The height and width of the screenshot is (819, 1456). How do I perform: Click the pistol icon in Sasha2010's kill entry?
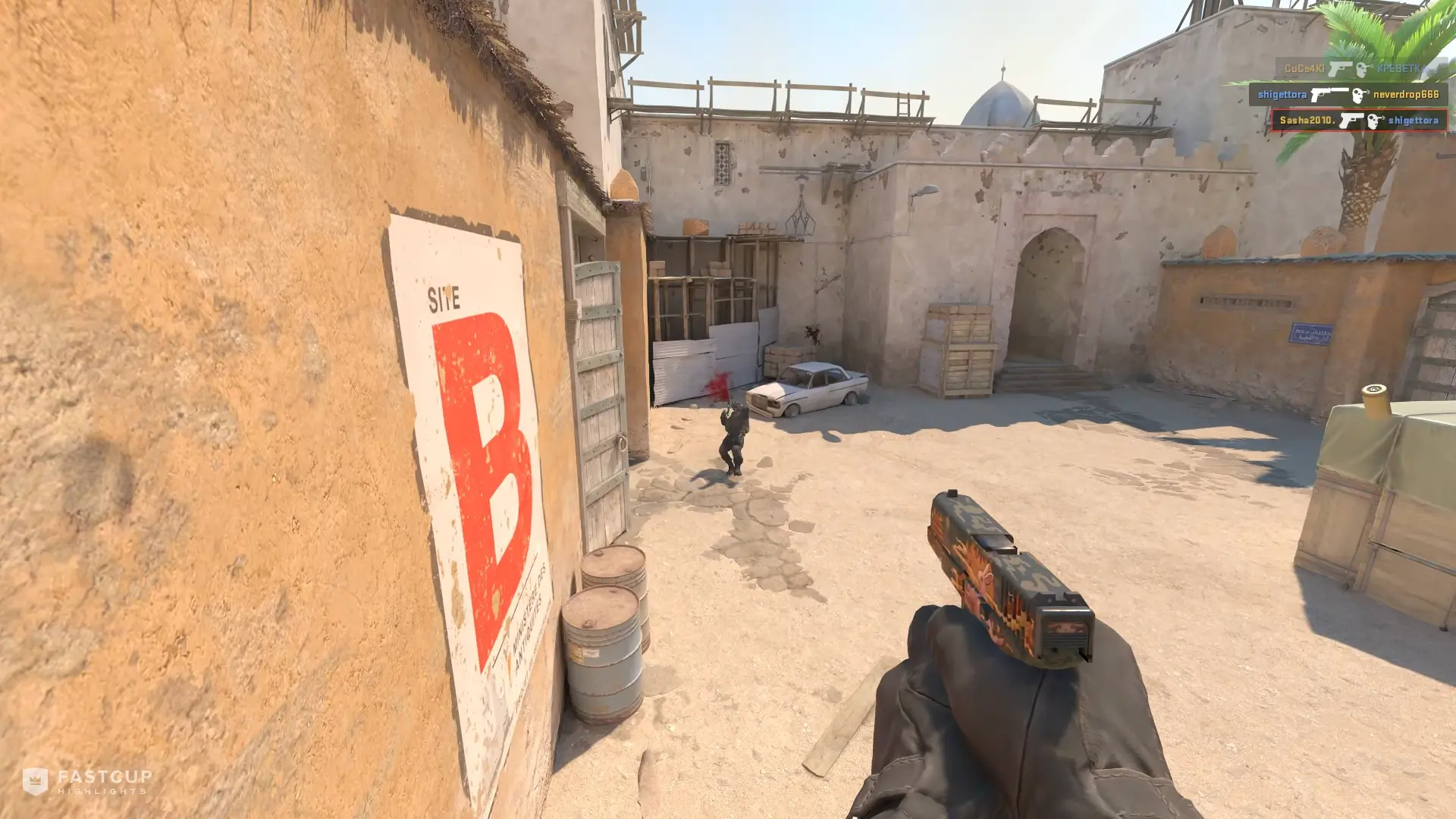click(1352, 119)
